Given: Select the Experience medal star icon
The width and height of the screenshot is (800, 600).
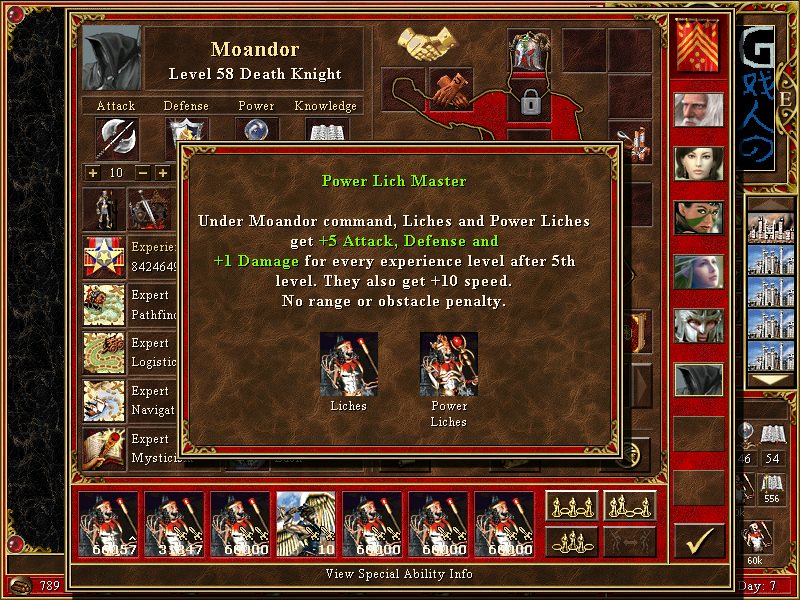Looking at the screenshot, I should 104,256.
